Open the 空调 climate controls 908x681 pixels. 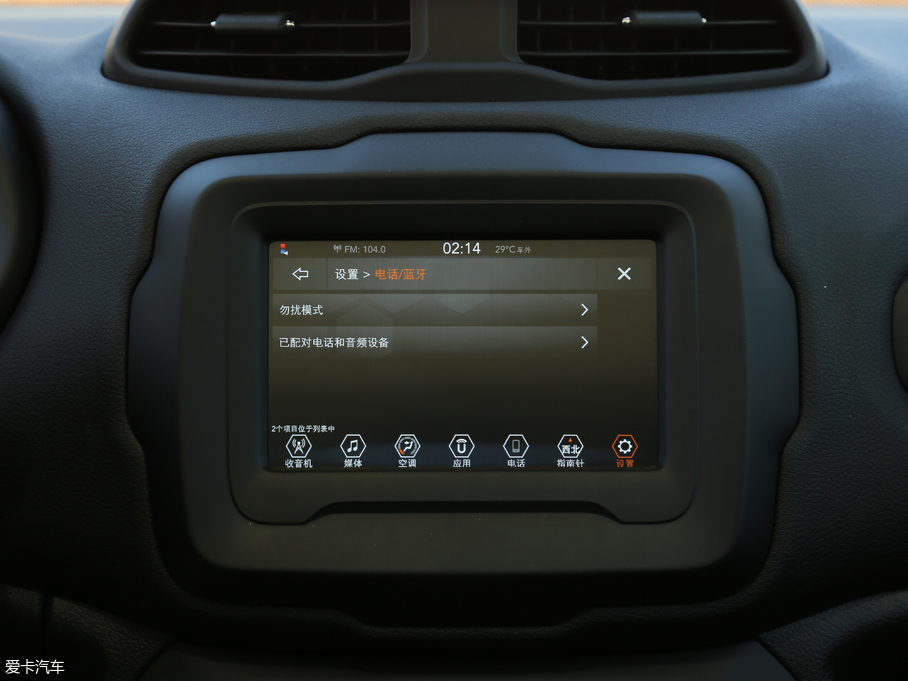[x=407, y=449]
